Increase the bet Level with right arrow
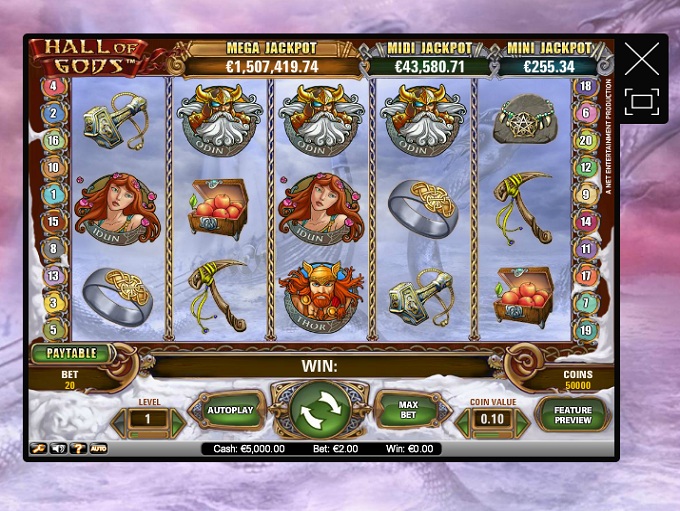 point(177,421)
